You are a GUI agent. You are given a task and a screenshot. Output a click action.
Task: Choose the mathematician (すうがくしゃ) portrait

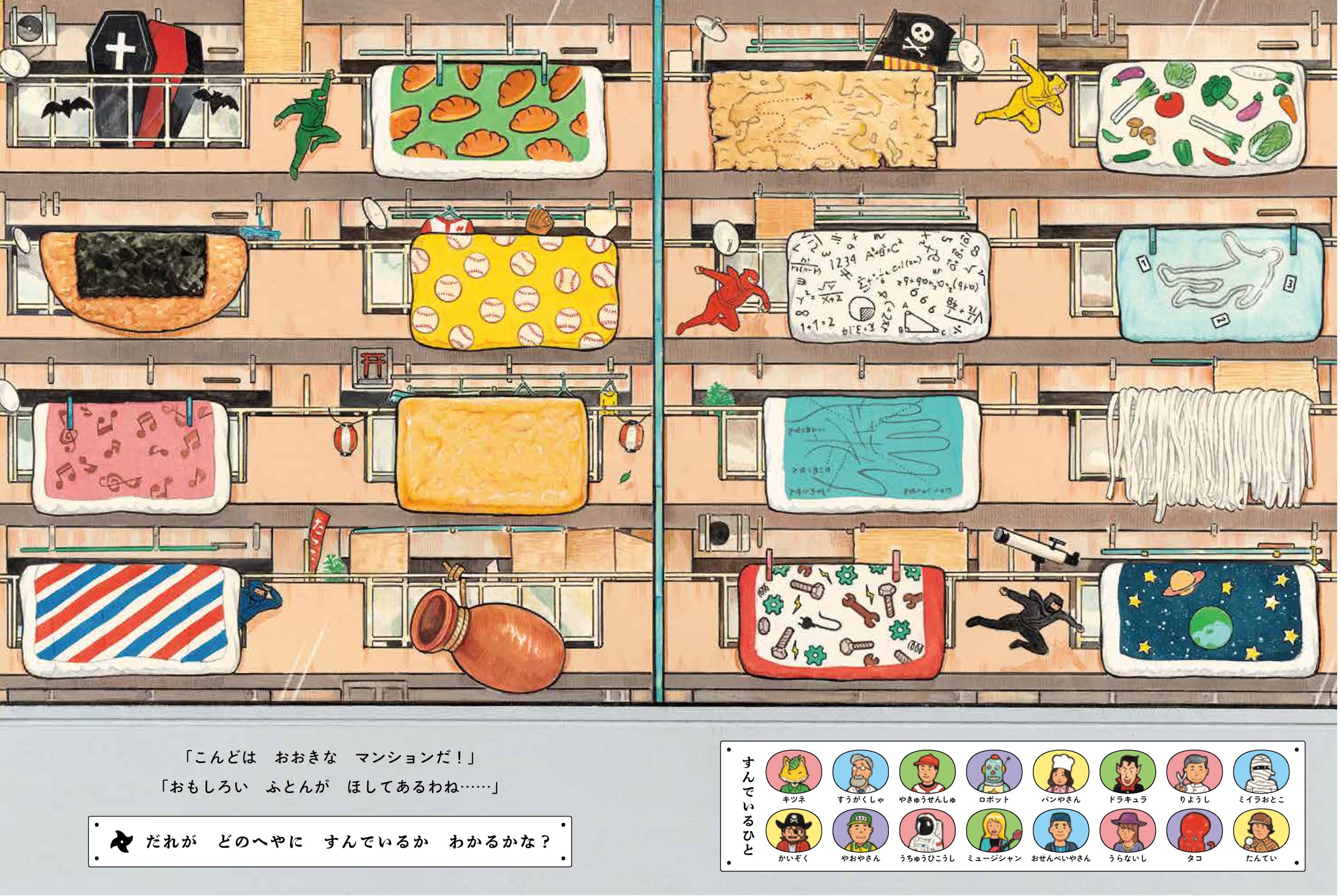point(860,771)
